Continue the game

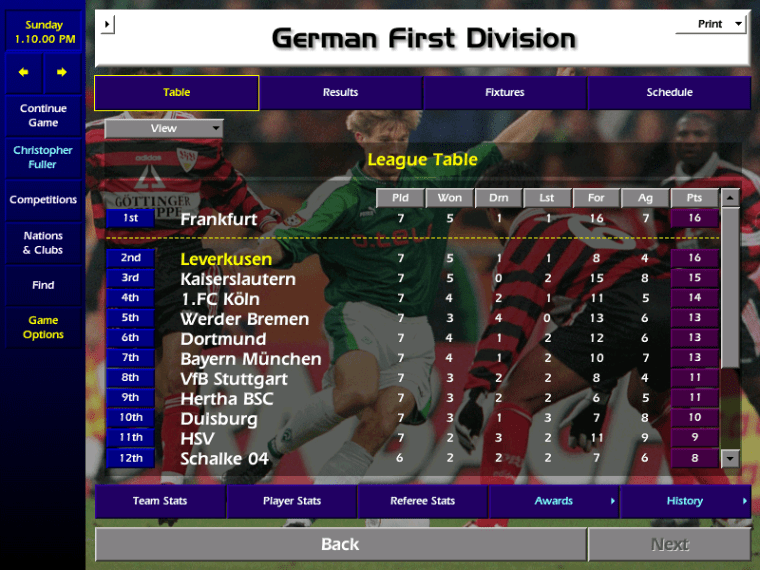tap(43, 115)
